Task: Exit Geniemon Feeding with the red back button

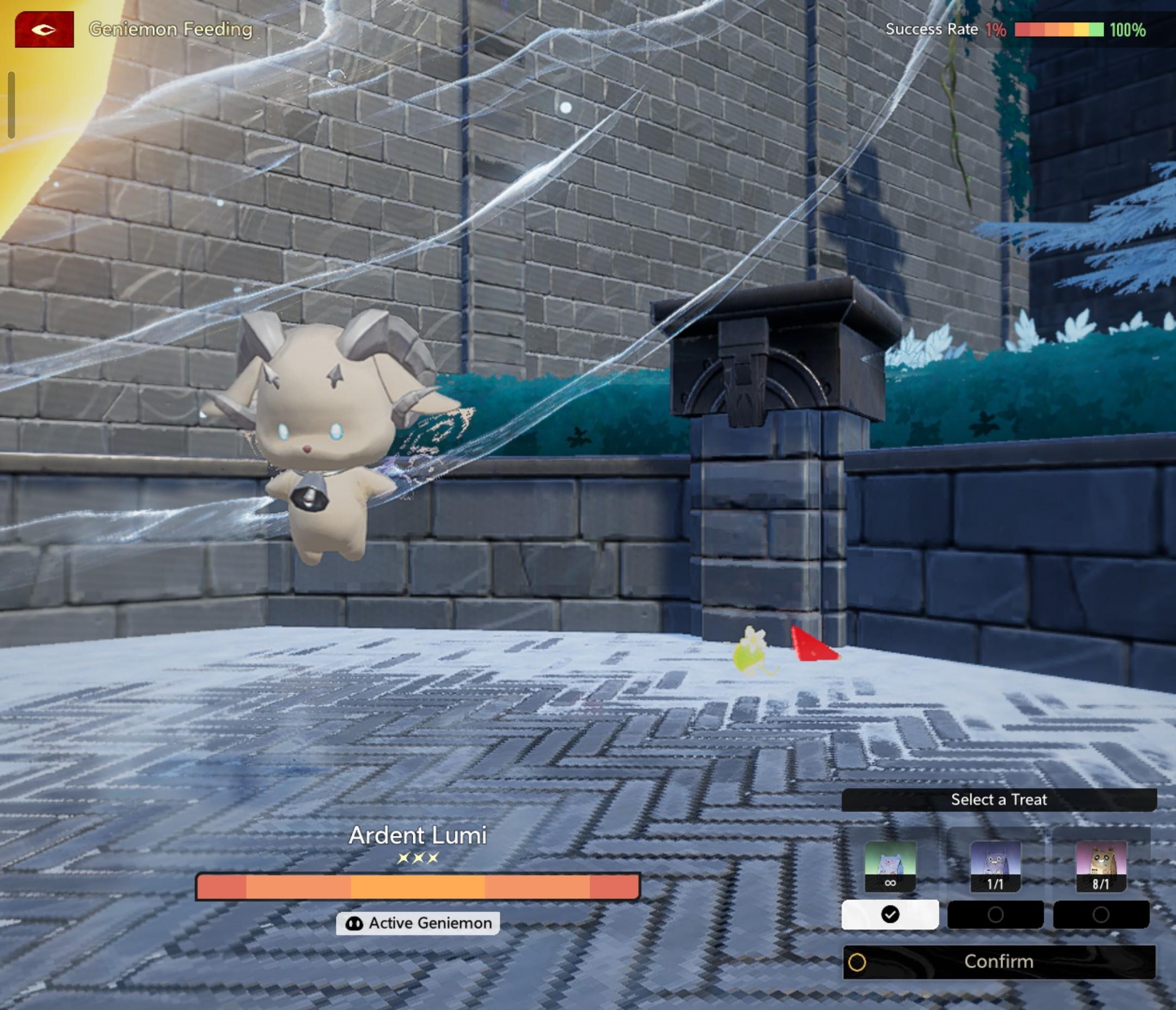Action: (x=44, y=29)
